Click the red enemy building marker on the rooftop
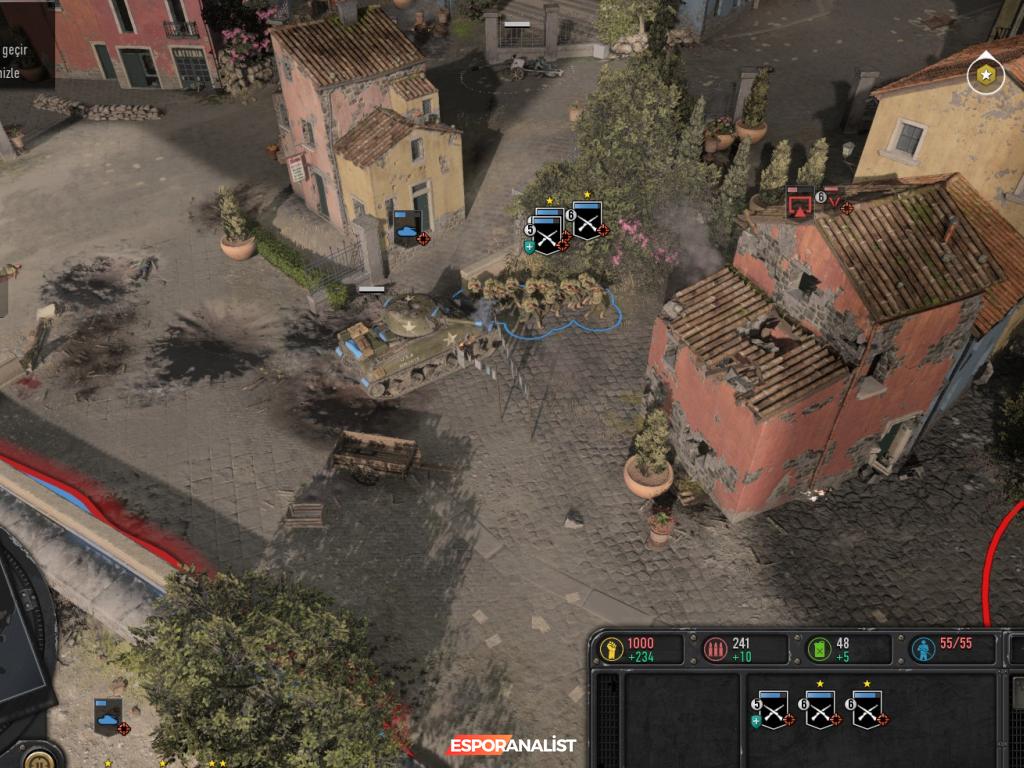1024x768 pixels. pyautogui.click(x=799, y=203)
